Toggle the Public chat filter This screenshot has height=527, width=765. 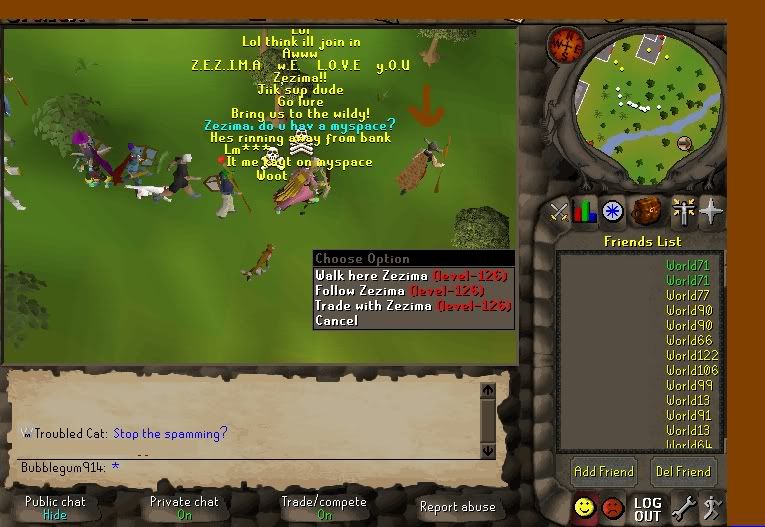[55, 507]
